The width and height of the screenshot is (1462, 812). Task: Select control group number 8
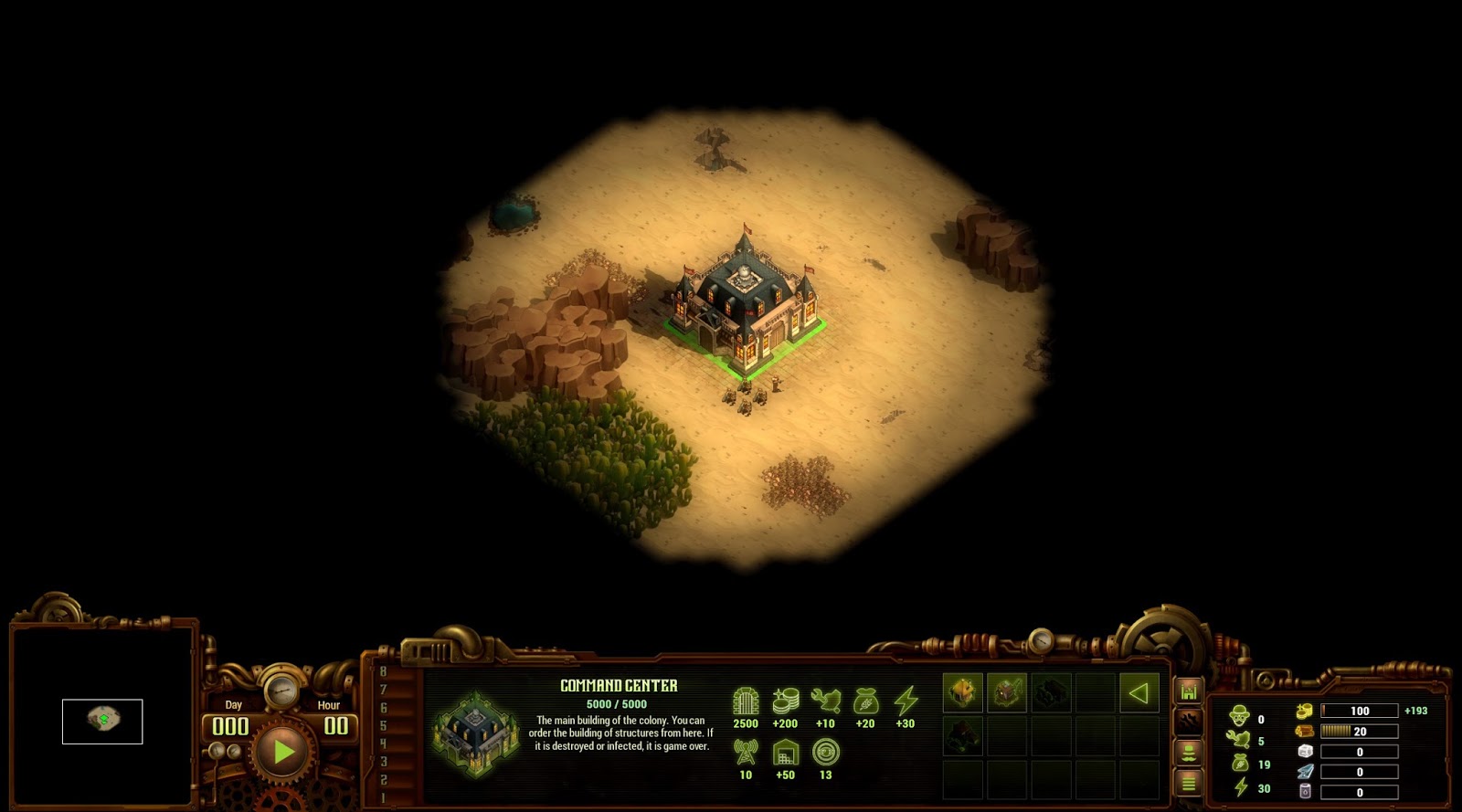point(383,672)
